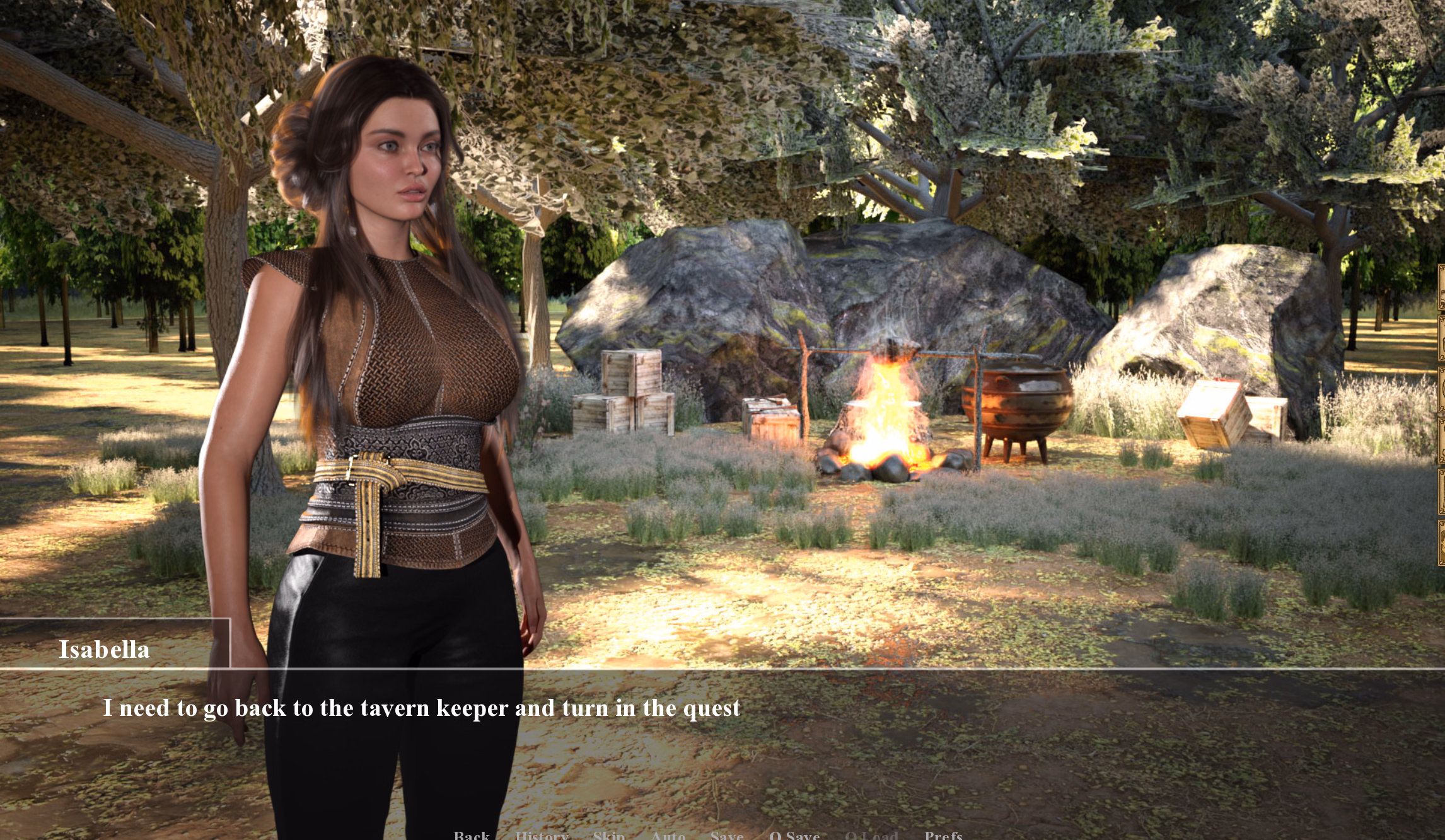The height and width of the screenshot is (840, 1445).
Task: Quick save with the Q.Save button
Action: click(x=794, y=835)
